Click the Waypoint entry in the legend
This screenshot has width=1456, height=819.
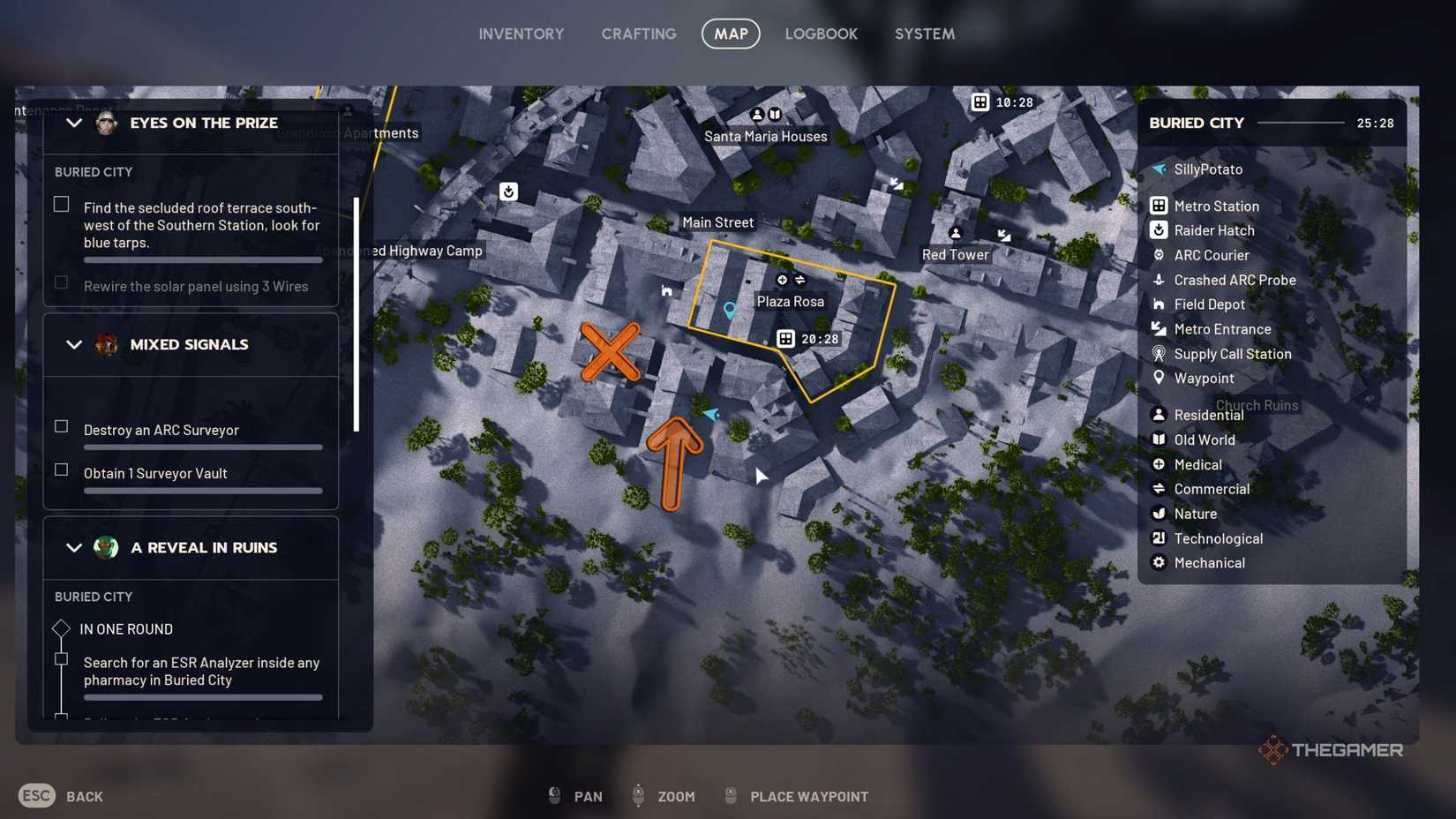1160,378
